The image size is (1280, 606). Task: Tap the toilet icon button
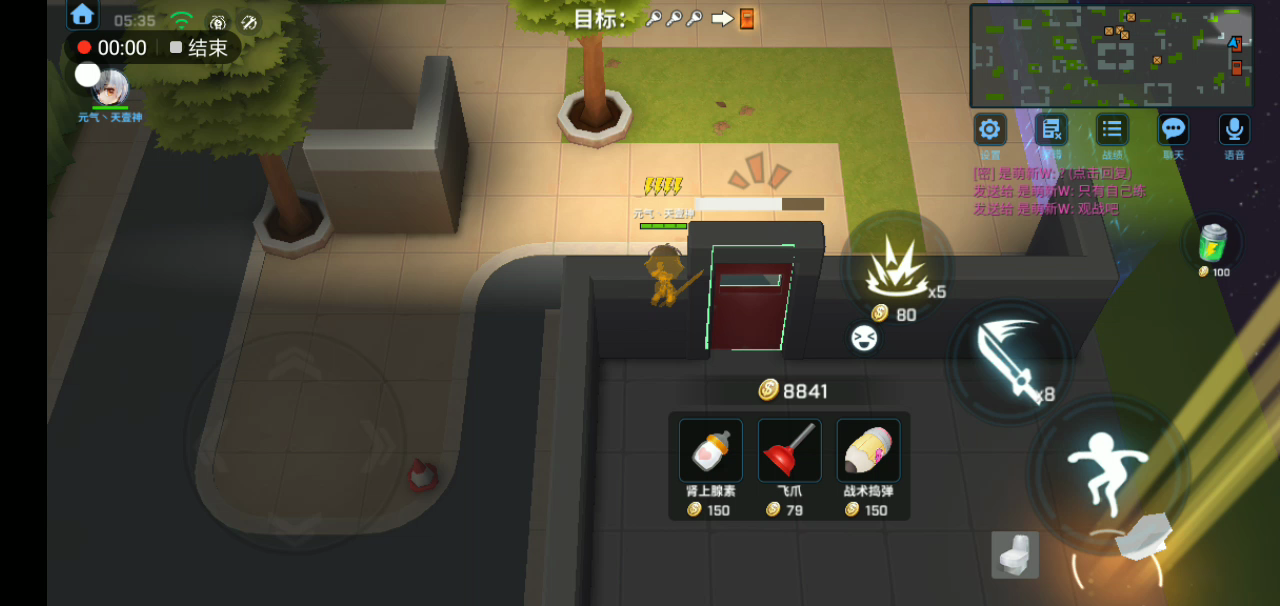[x=1015, y=554]
